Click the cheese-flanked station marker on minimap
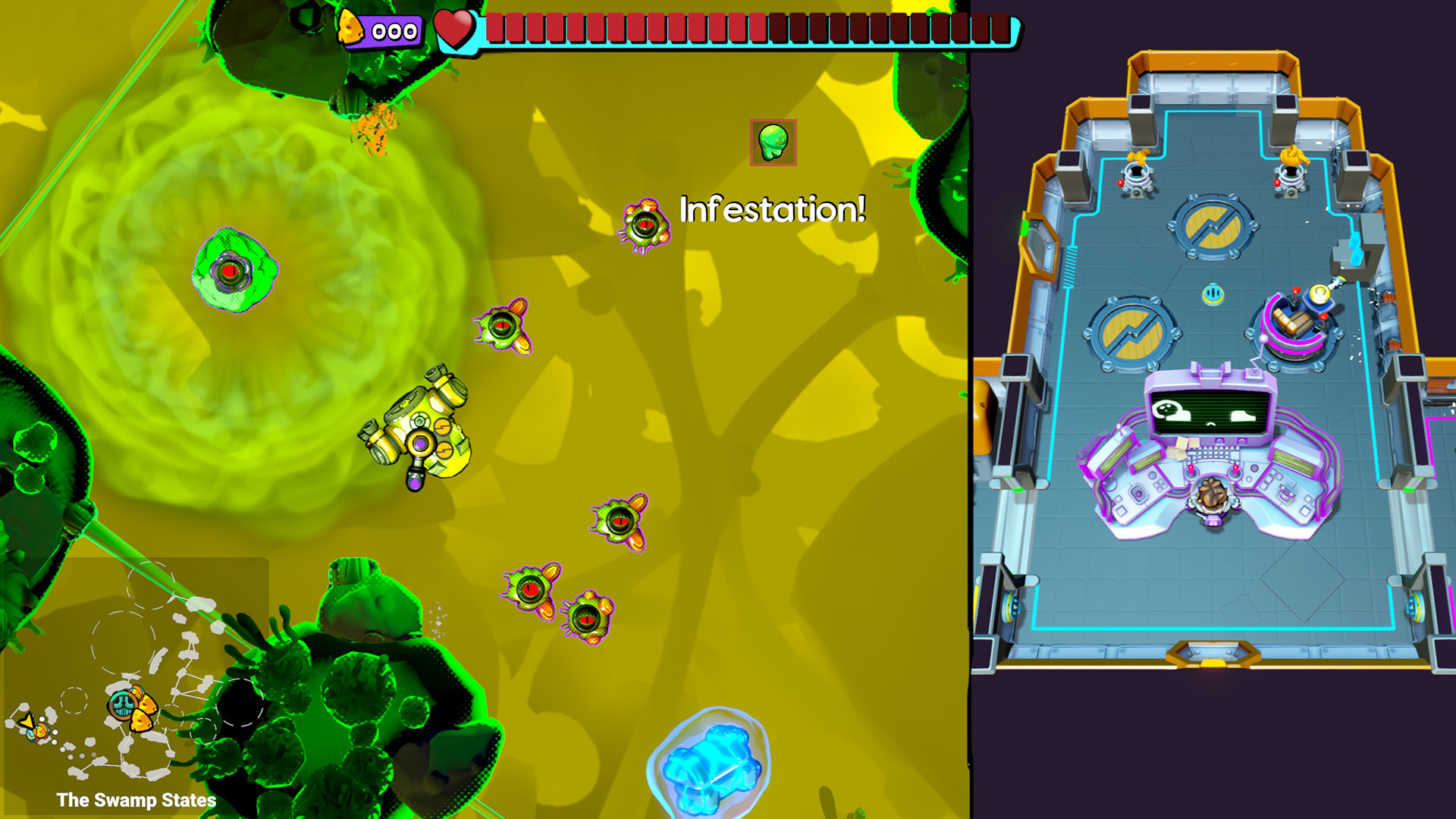 [x=132, y=708]
